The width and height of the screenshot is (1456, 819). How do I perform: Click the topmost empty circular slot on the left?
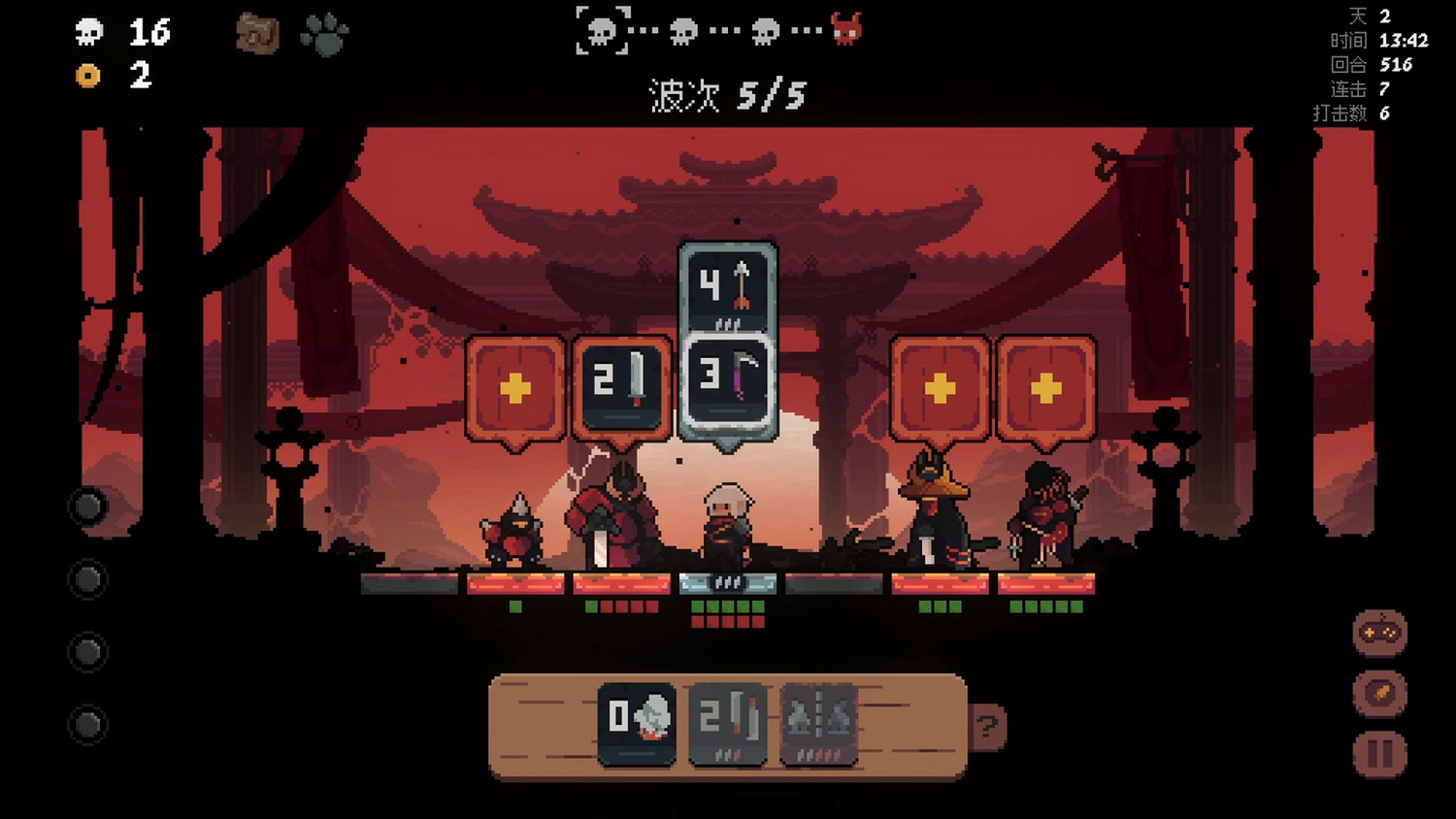pyautogui.click(x=89, y=507)
